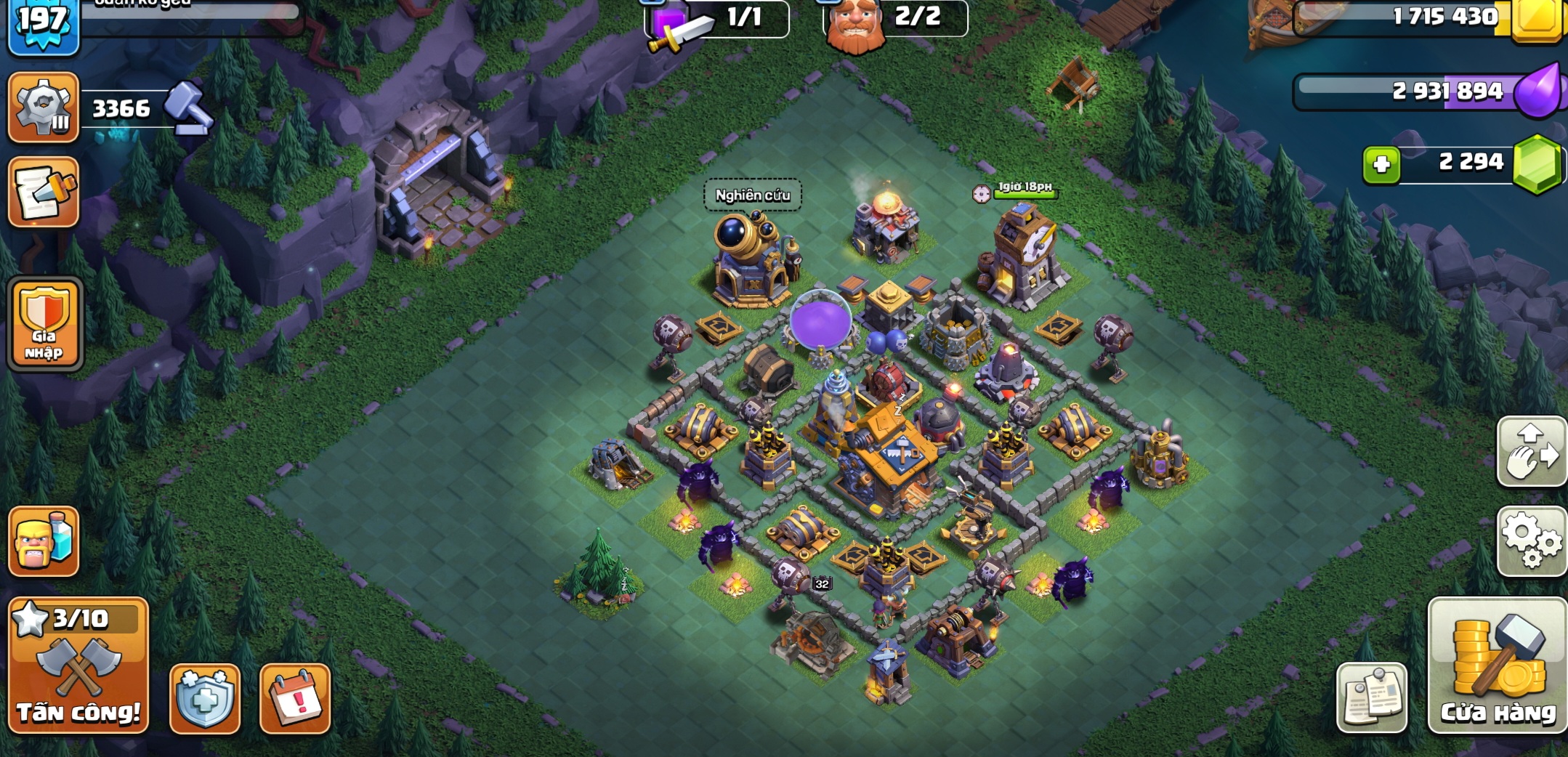Start a battle with Tấn Công!
The height and width of the screenshot is (757, 1568).
(x=78, y=665)
